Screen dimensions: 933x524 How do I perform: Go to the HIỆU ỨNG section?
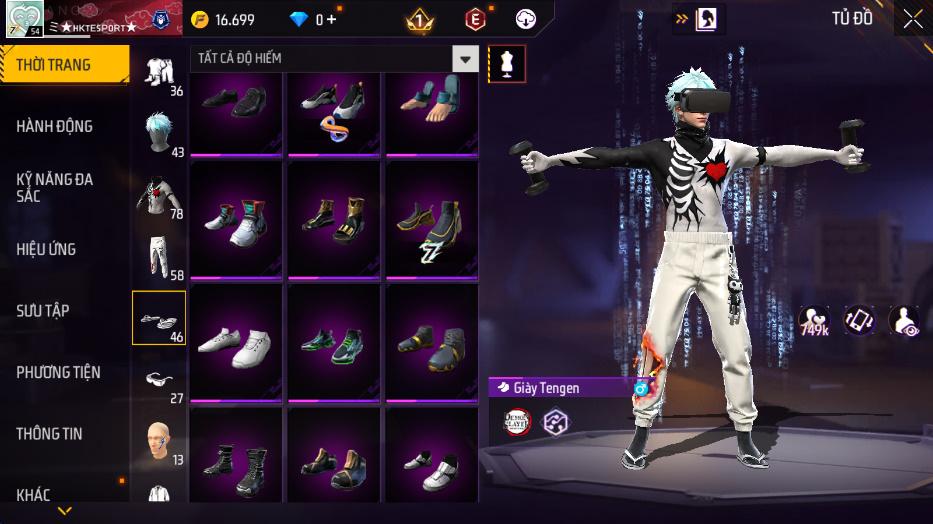tap(46, 249)
